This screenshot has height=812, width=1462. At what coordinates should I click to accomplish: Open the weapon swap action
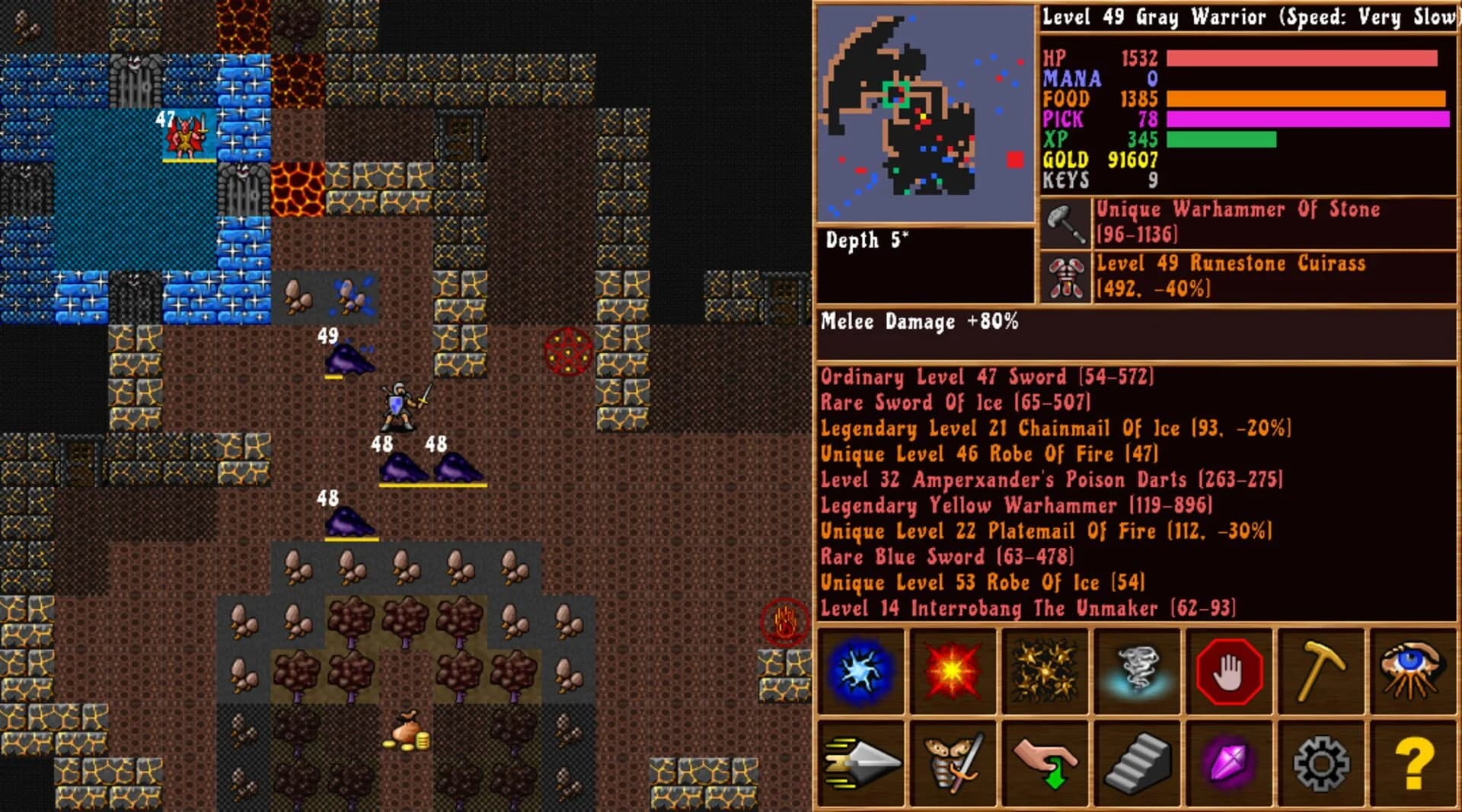click(954, 766)
